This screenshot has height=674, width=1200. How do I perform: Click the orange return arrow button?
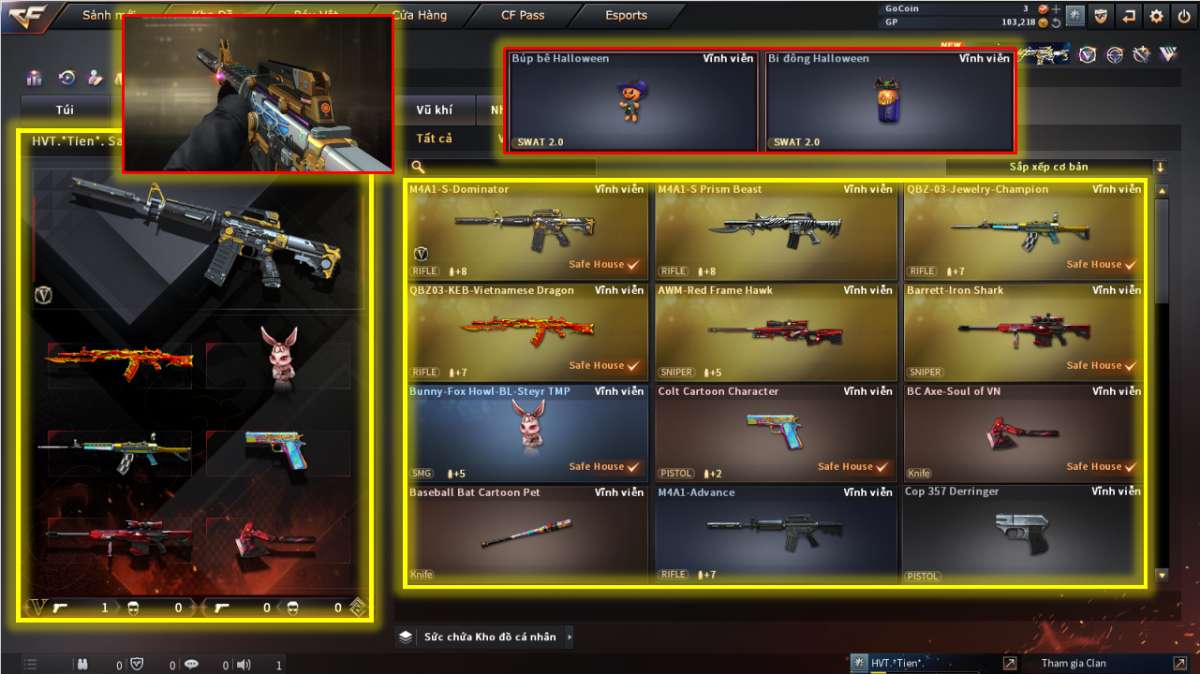(1129, 16)
